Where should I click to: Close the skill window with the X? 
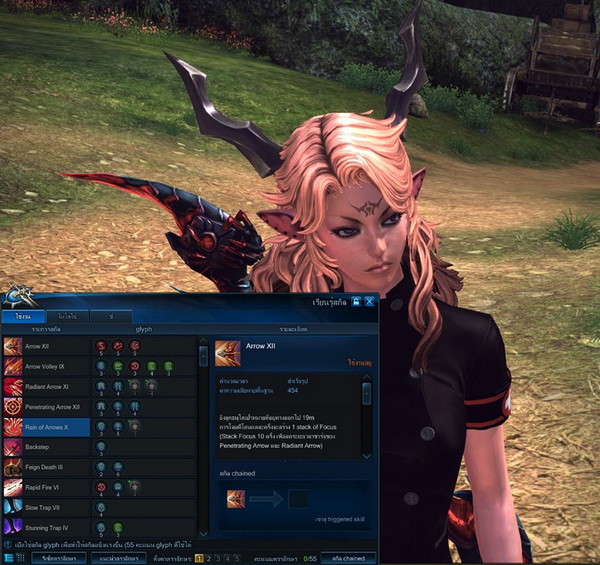click(369, 300)
